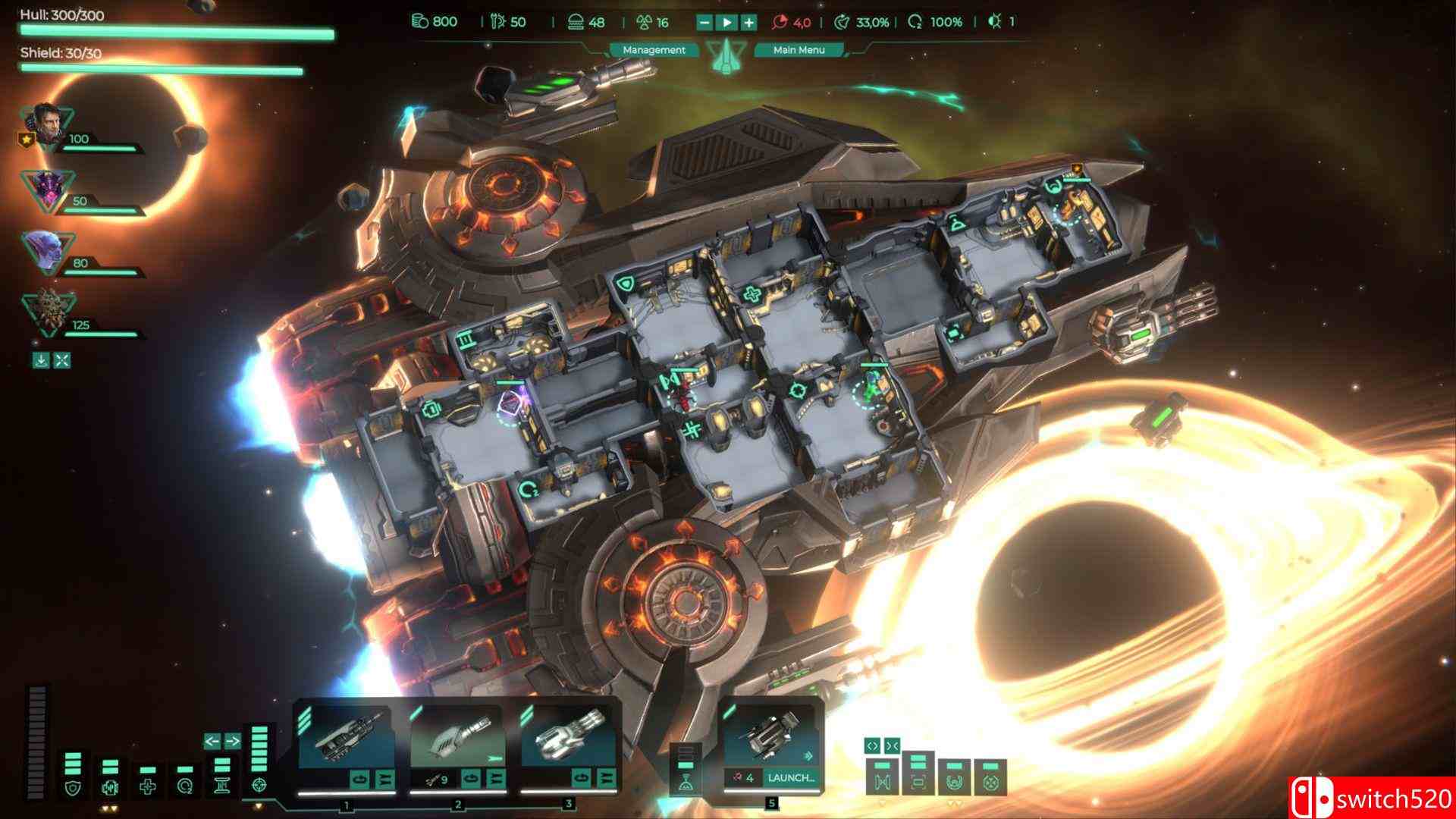Open the Main Menu
Screen dimensions: 1456x819
tap(798, 50)
